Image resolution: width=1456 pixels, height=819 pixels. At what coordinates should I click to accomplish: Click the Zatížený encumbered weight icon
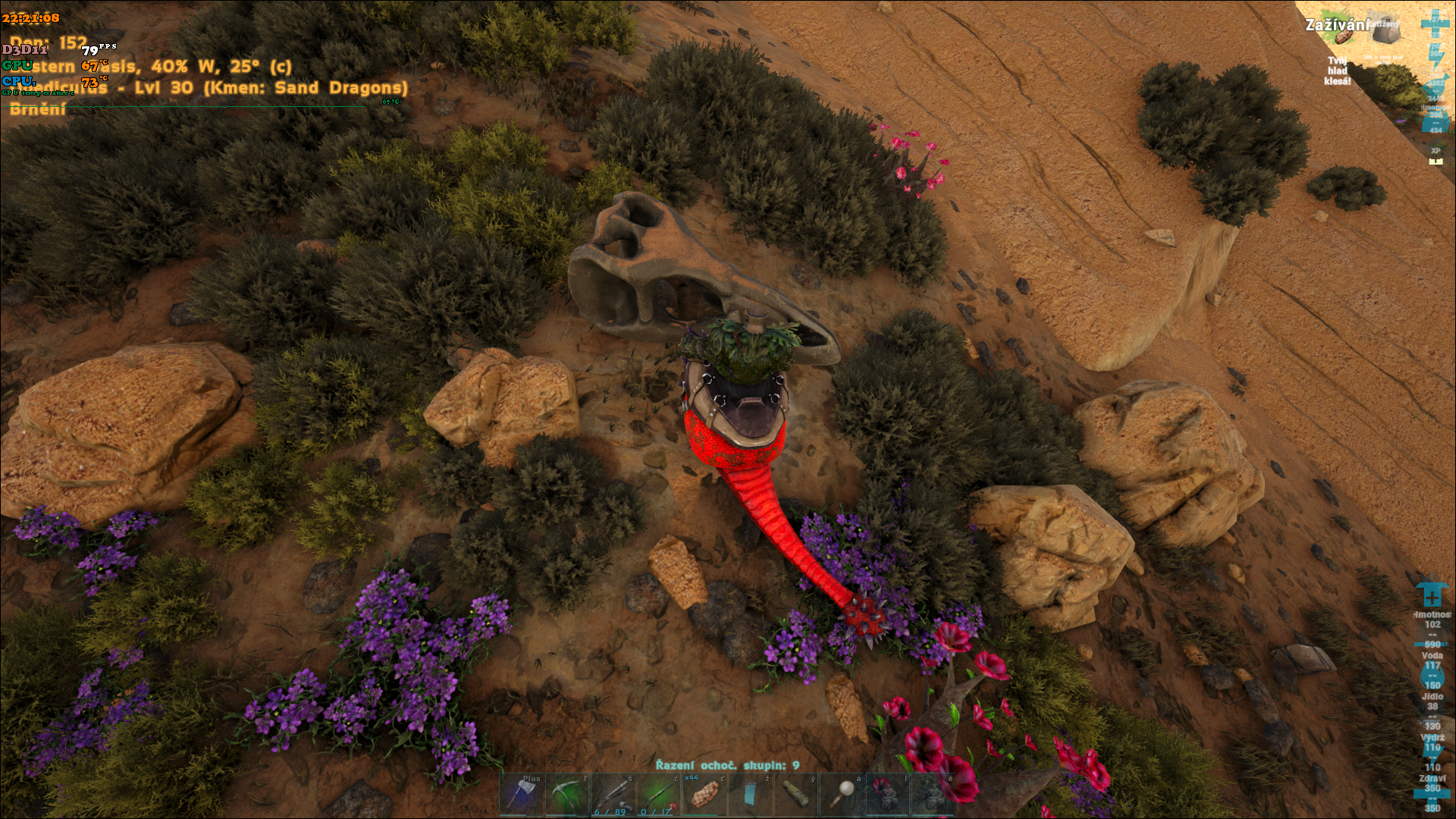click(1386, 32)
